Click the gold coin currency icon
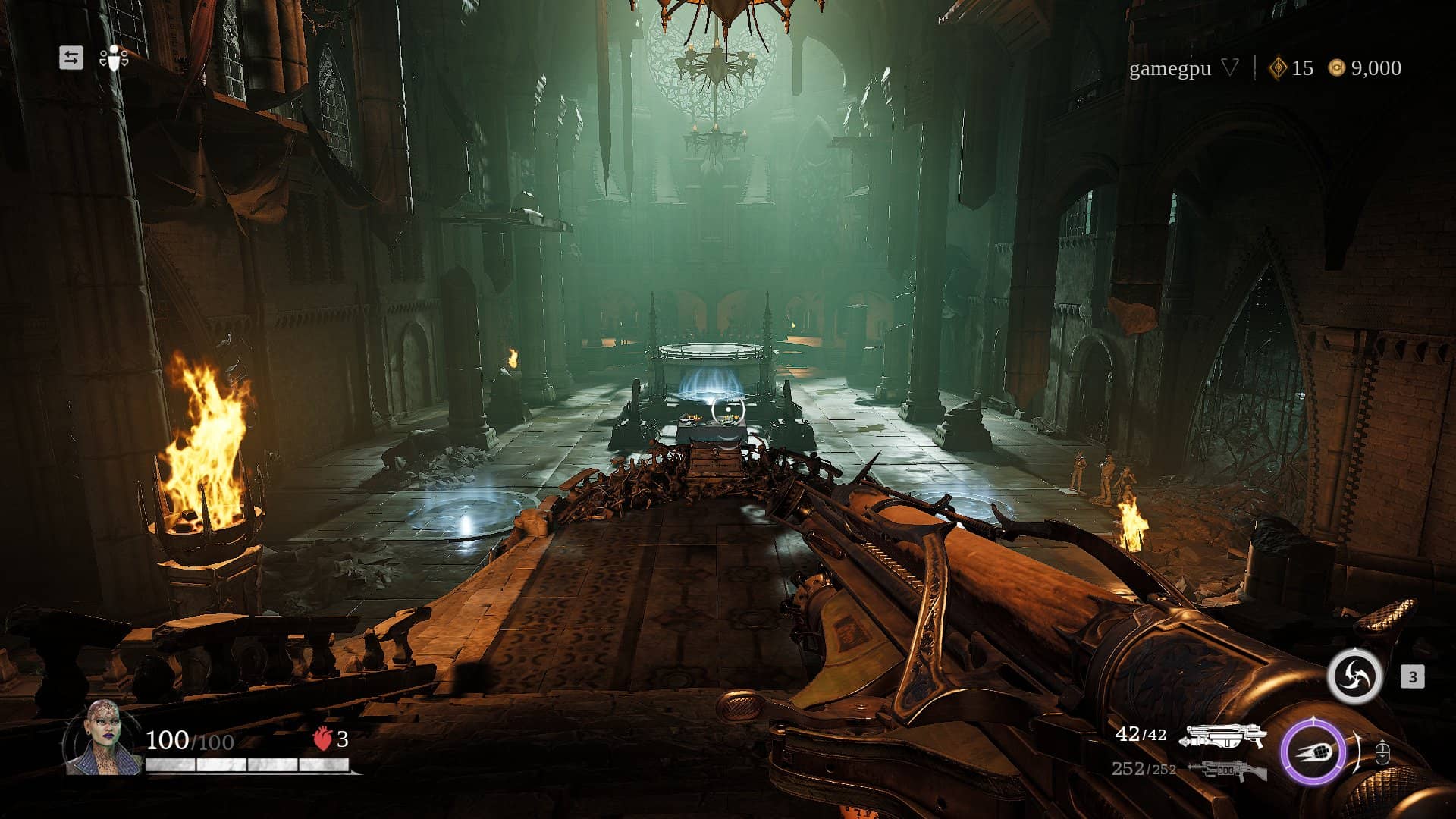The width and height of the screenshot is (1456, 819). coord(1336,68)
